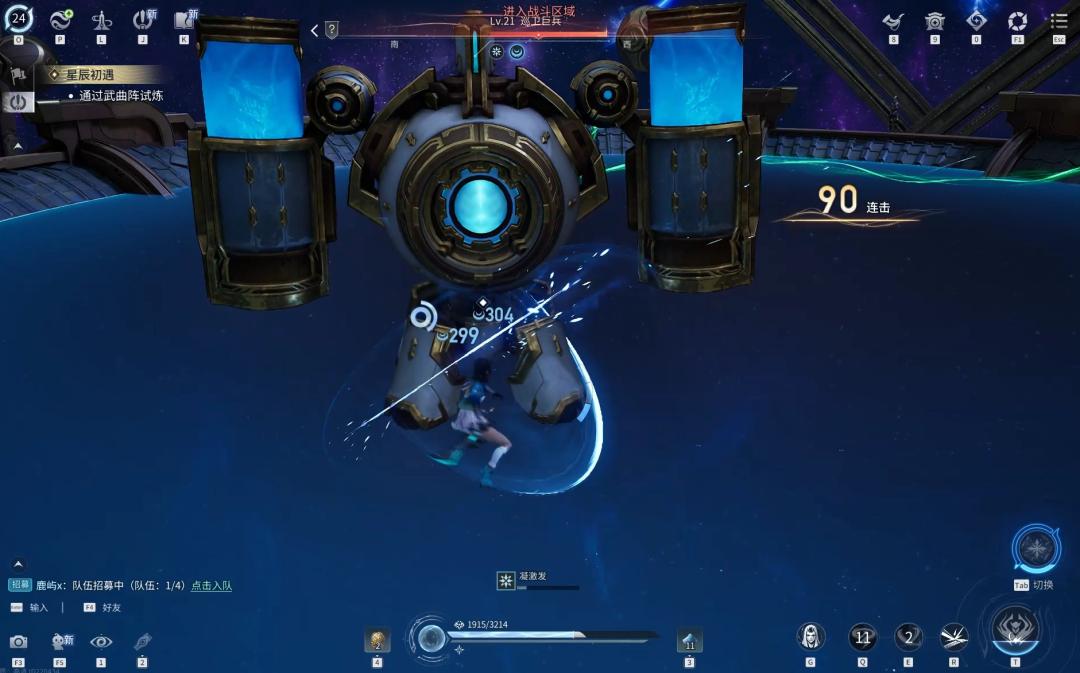
Task: Open the list menu icon in the top-right corner
Action: coord(1059,21)
